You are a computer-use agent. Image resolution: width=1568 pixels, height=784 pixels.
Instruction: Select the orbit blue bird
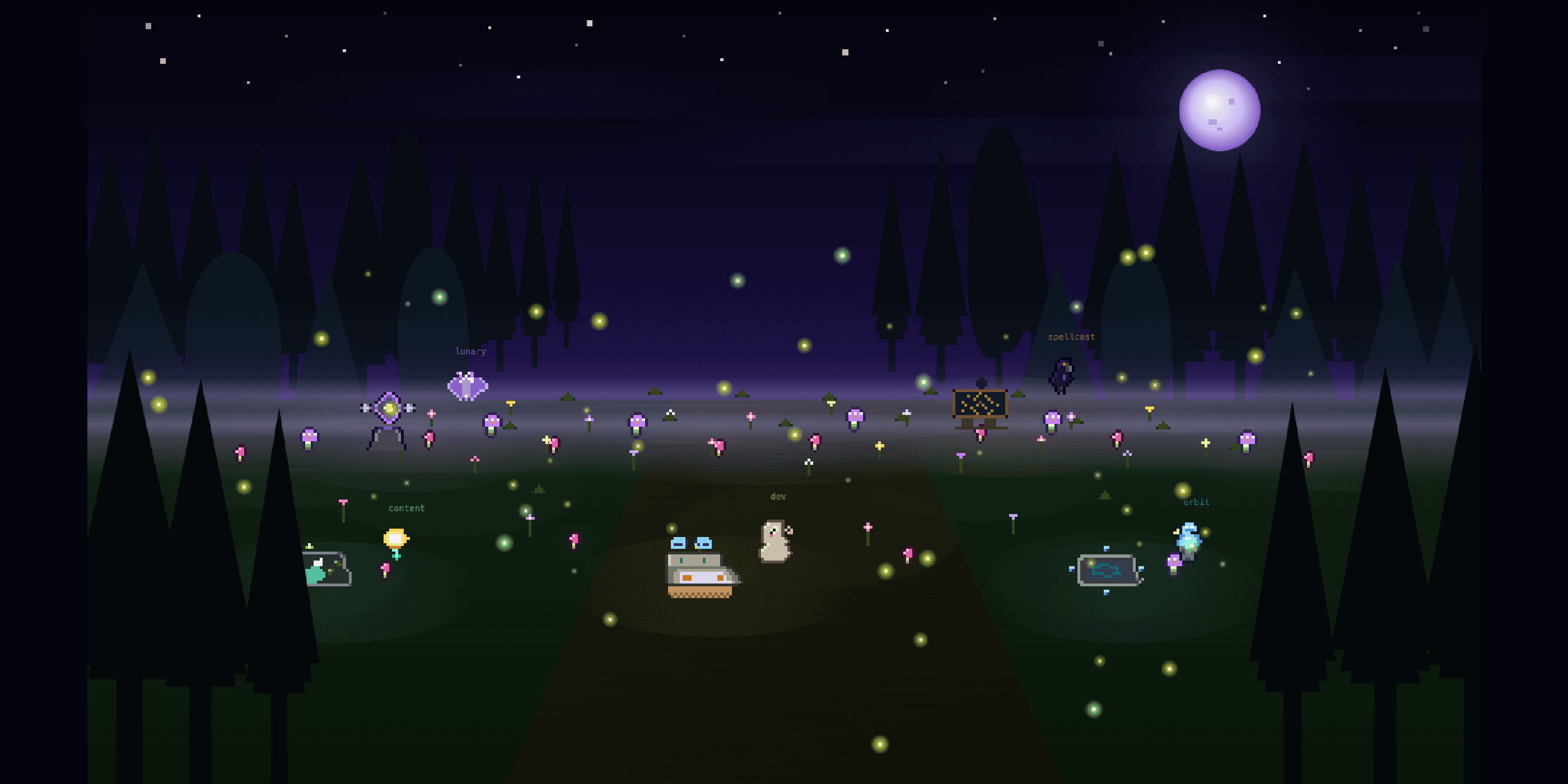[1188, 539]
